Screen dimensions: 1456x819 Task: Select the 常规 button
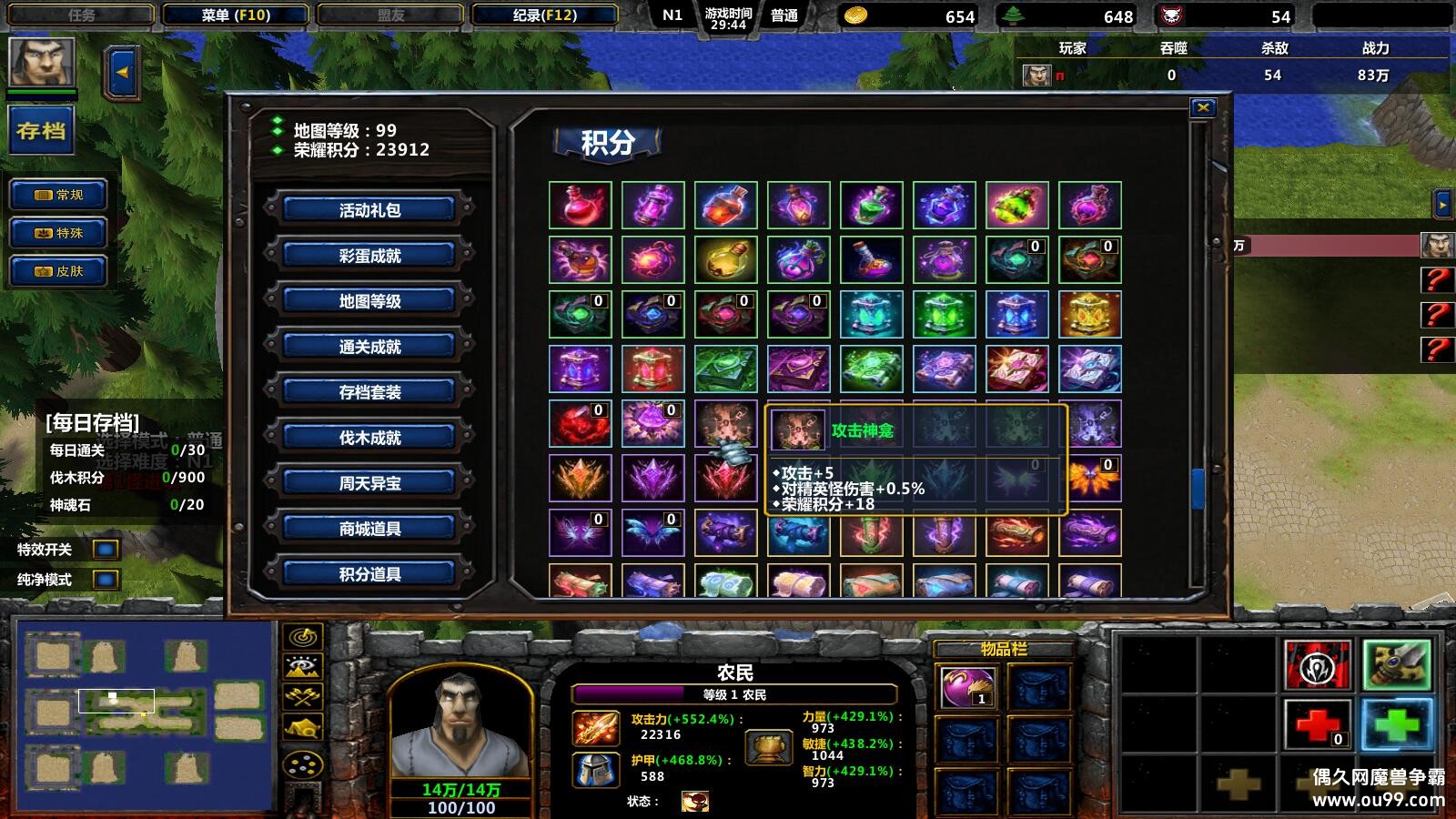pyautogui.click(x=59, y=195)
